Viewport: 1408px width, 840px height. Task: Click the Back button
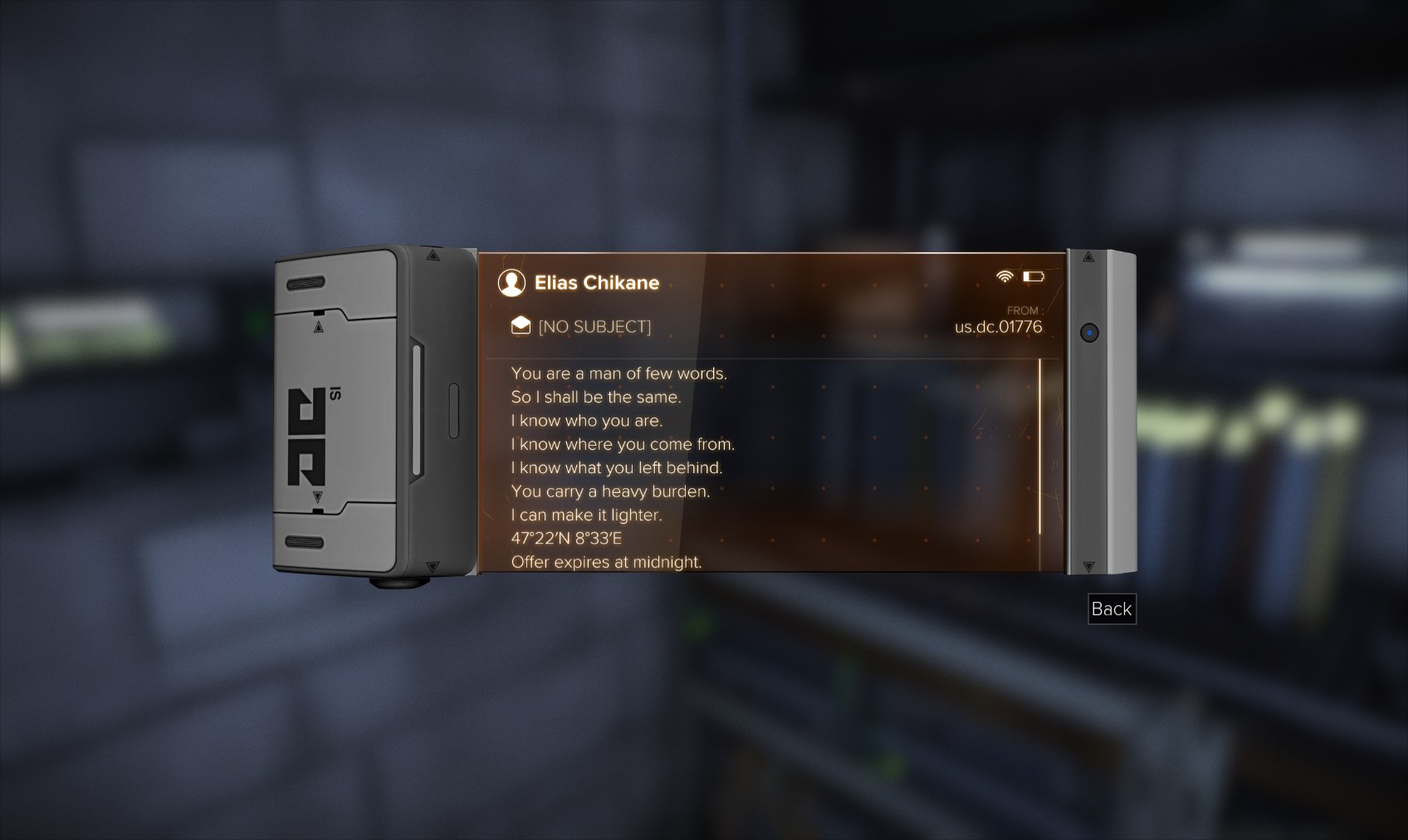(x=1111, y=609)
